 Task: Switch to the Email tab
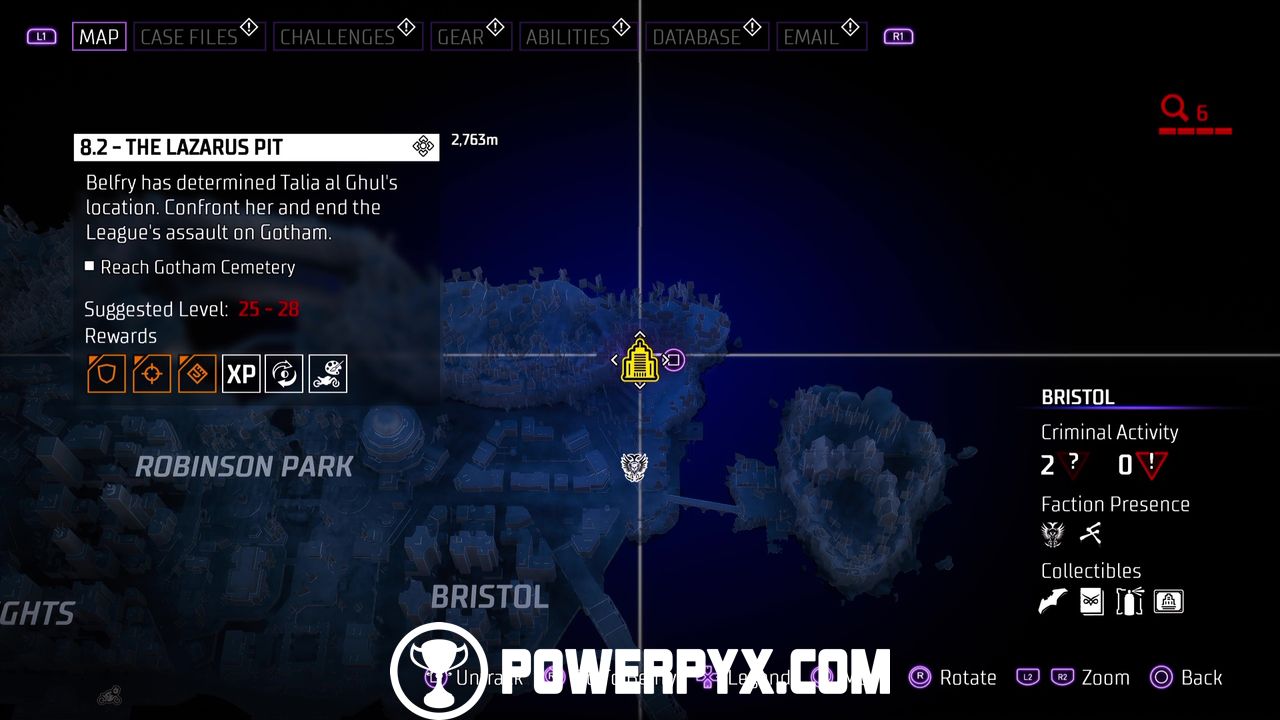(x=811, y=37)
